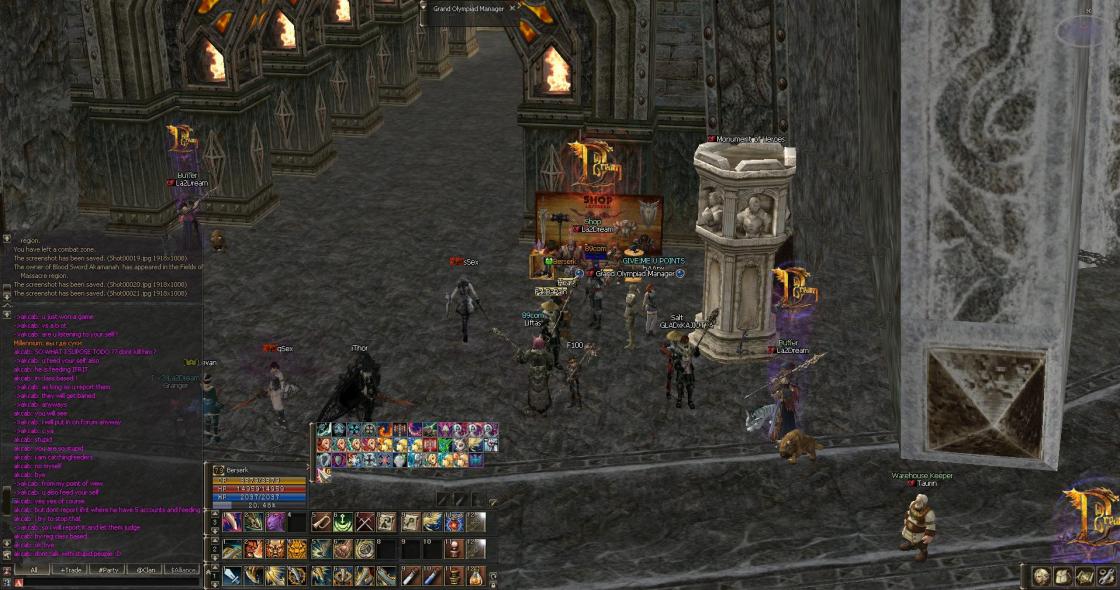Image resolution: width=1120 pixels, height=590 pixels.
Task: Switch to the All chat tab
Action: click(33, 569)
